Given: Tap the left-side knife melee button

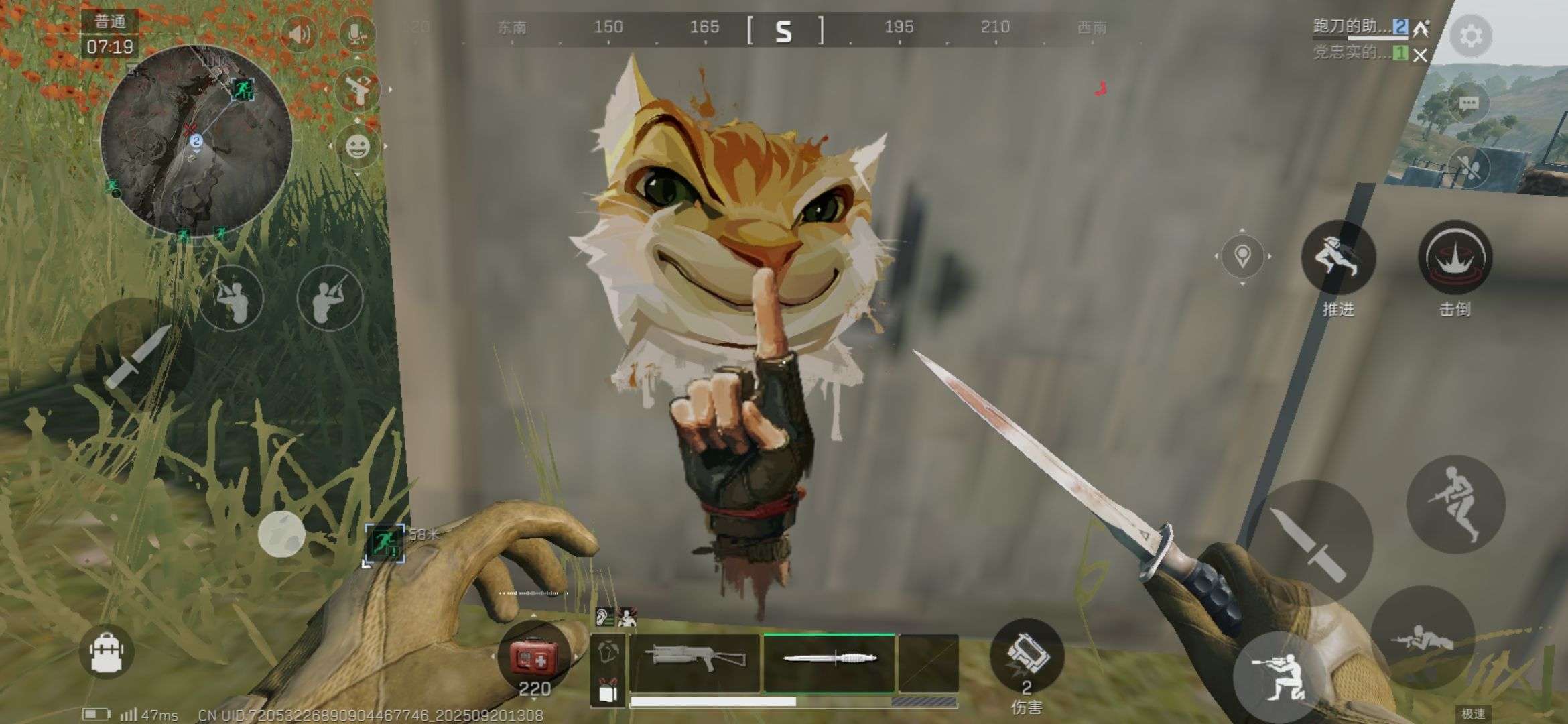Looking at the screenshot, I should [x=137, y=357].
